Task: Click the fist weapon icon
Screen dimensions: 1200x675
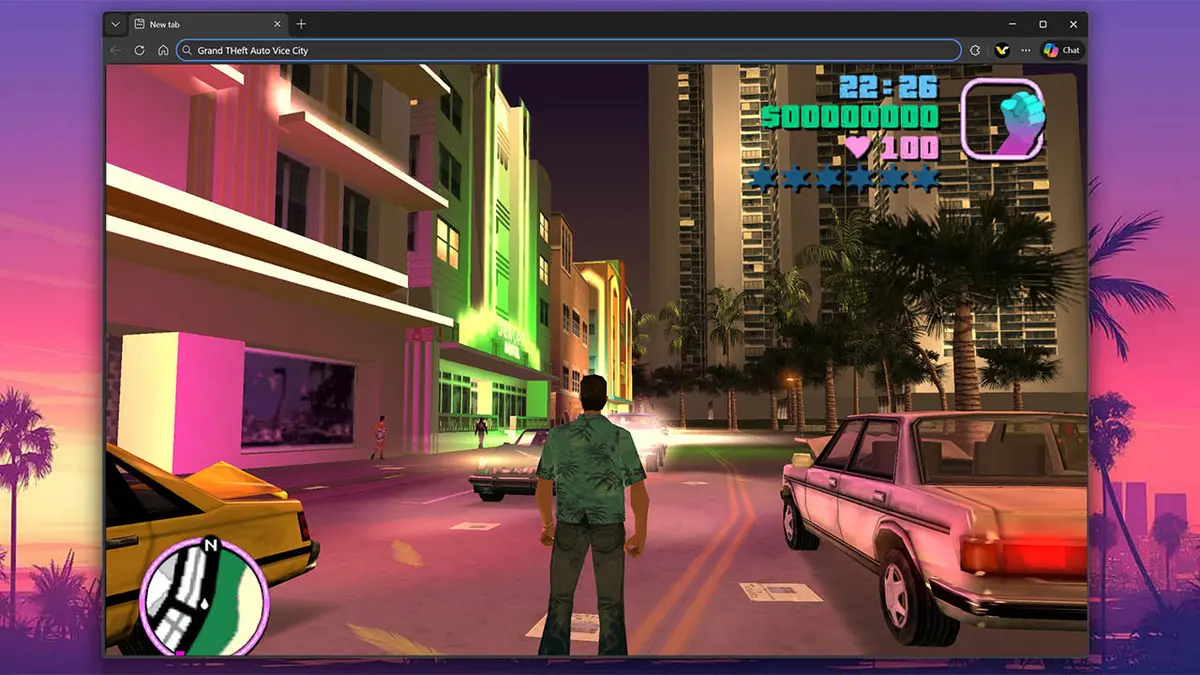Action: tap(1002, 119)
